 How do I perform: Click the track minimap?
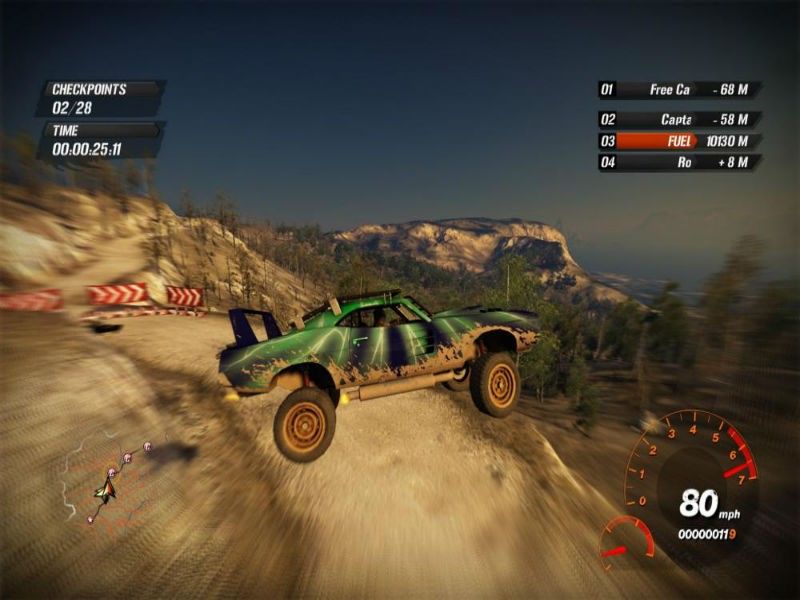click(x=108, y=480)
